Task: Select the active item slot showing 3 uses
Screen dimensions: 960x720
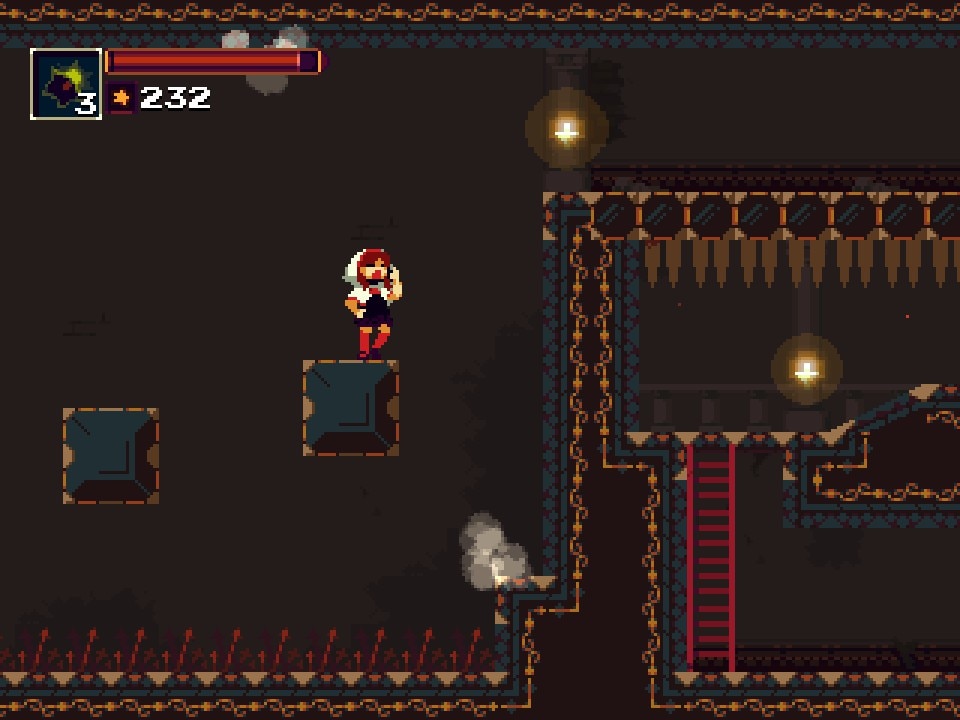Action: coord(66,84)
